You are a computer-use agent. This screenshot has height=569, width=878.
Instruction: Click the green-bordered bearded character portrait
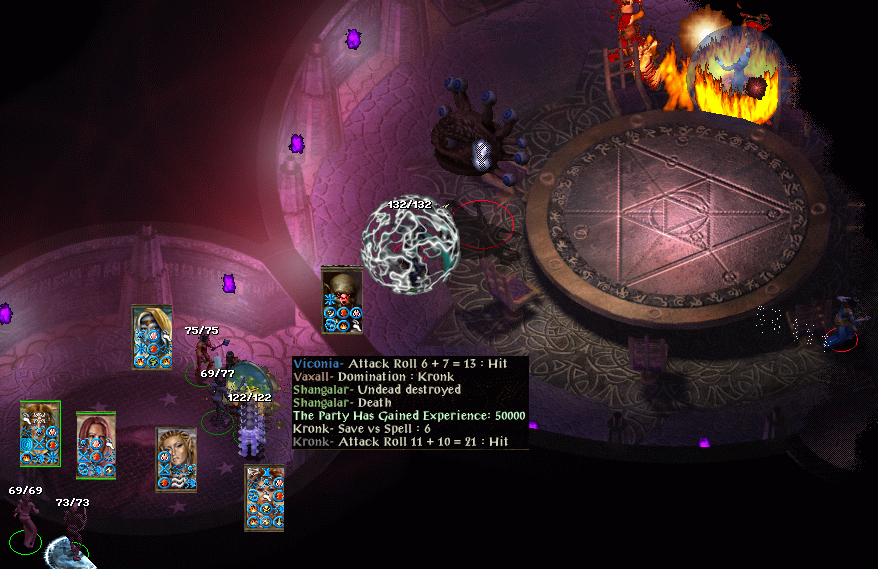pos(40,433)
